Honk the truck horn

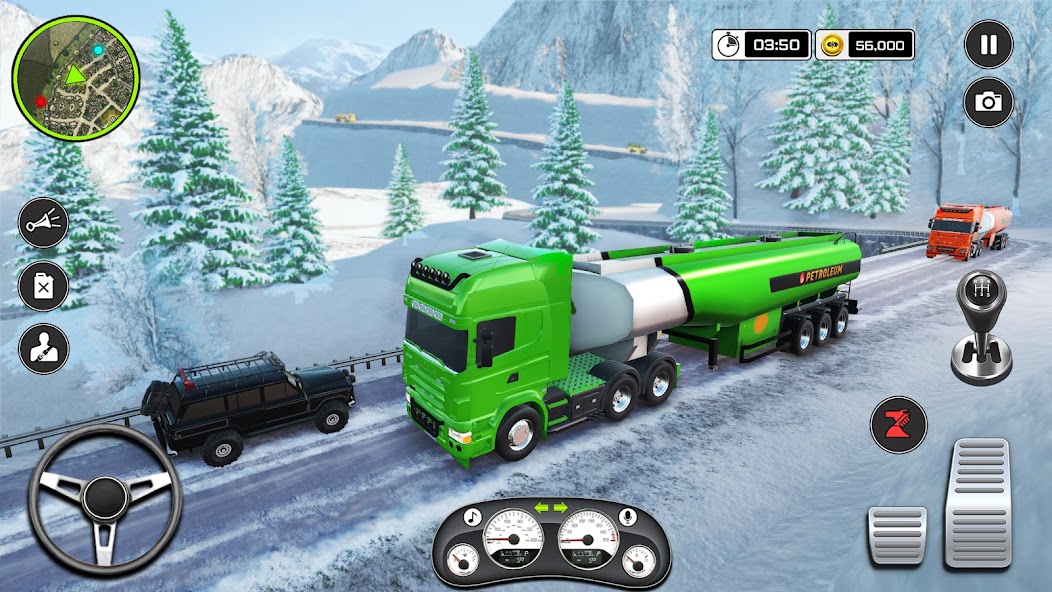[44, 222]
